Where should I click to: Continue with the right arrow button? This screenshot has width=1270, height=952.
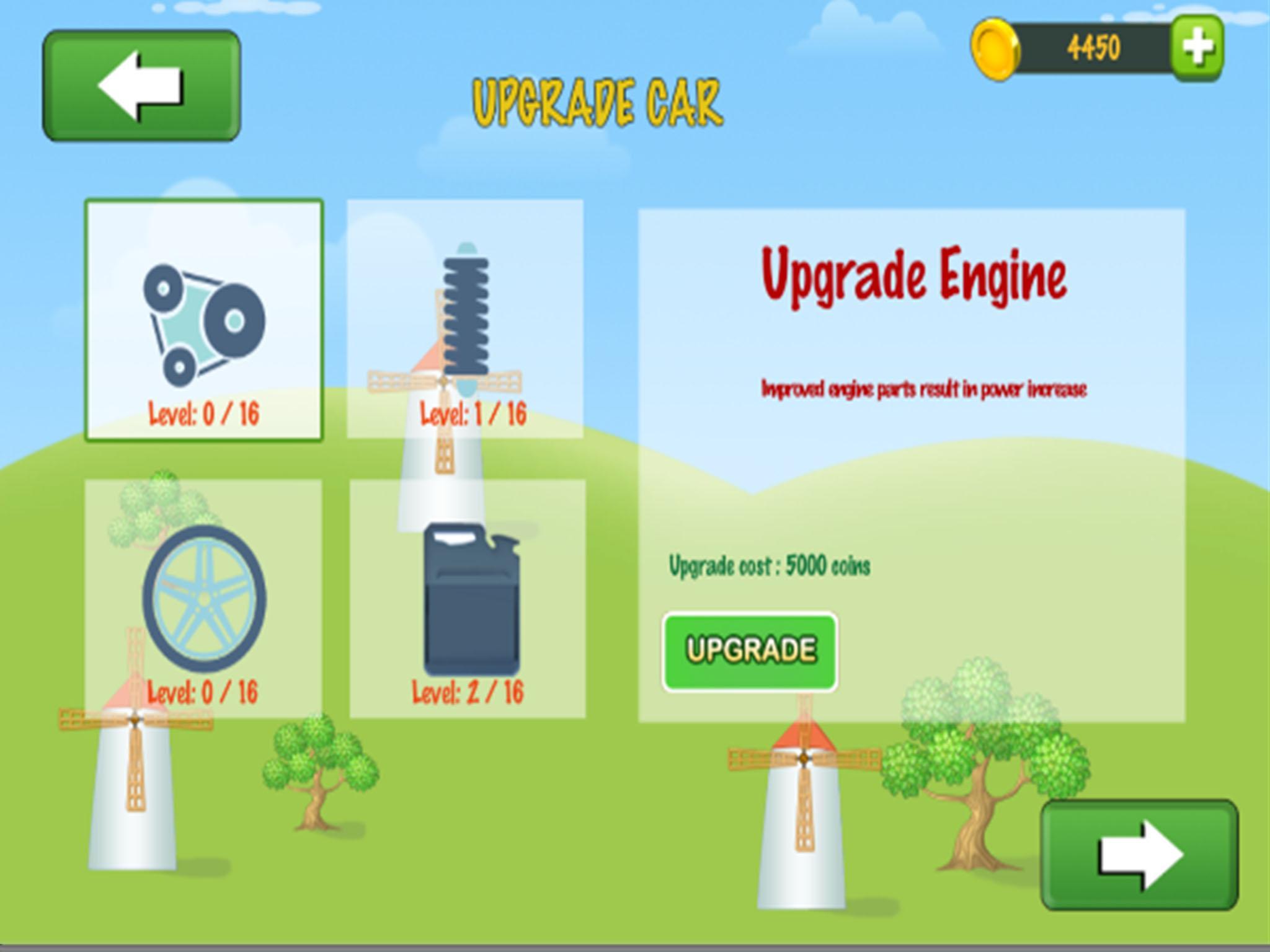pos(1139,855)
